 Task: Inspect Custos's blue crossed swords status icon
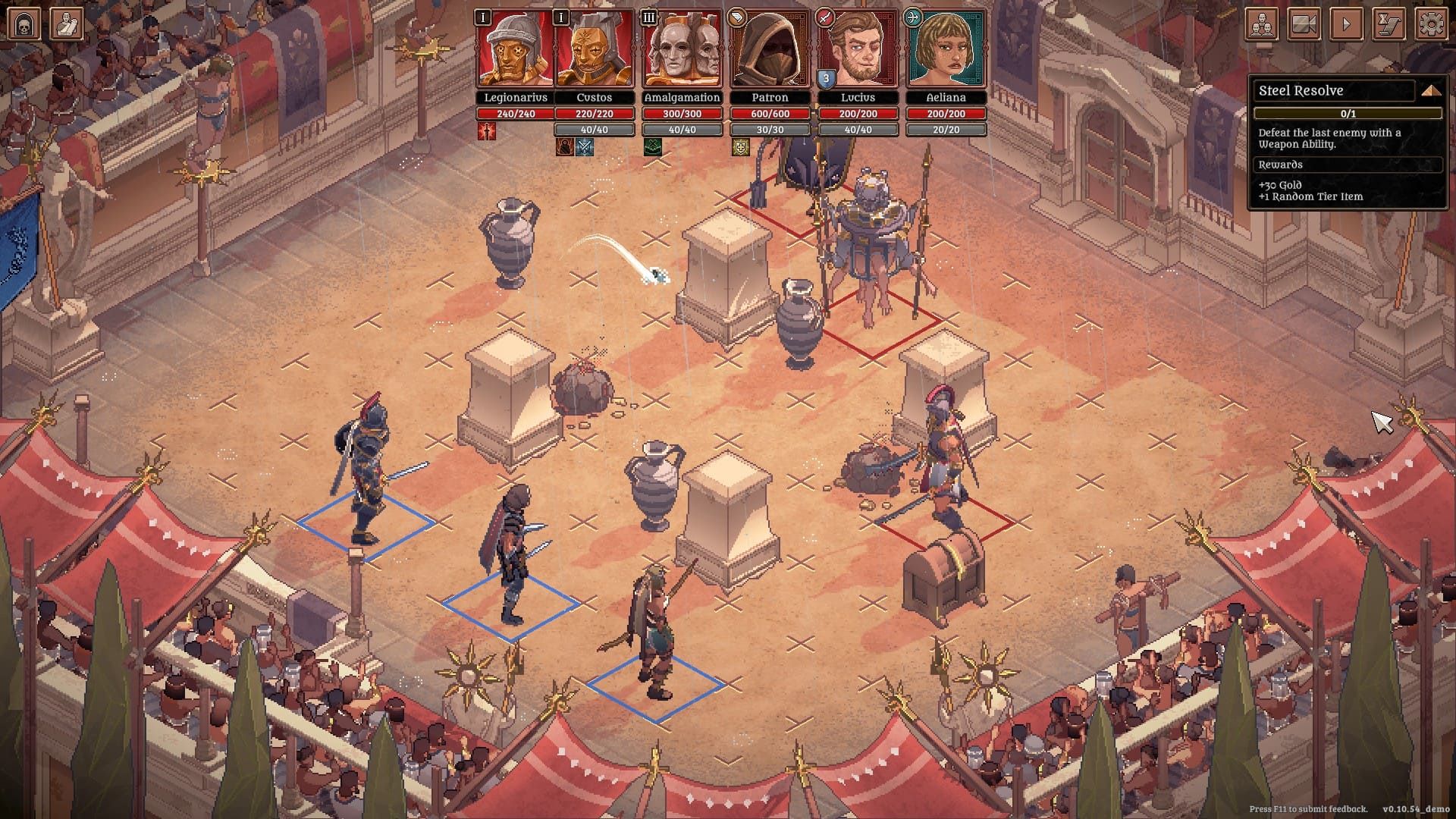pyautogui.click(x=585, y=147)
